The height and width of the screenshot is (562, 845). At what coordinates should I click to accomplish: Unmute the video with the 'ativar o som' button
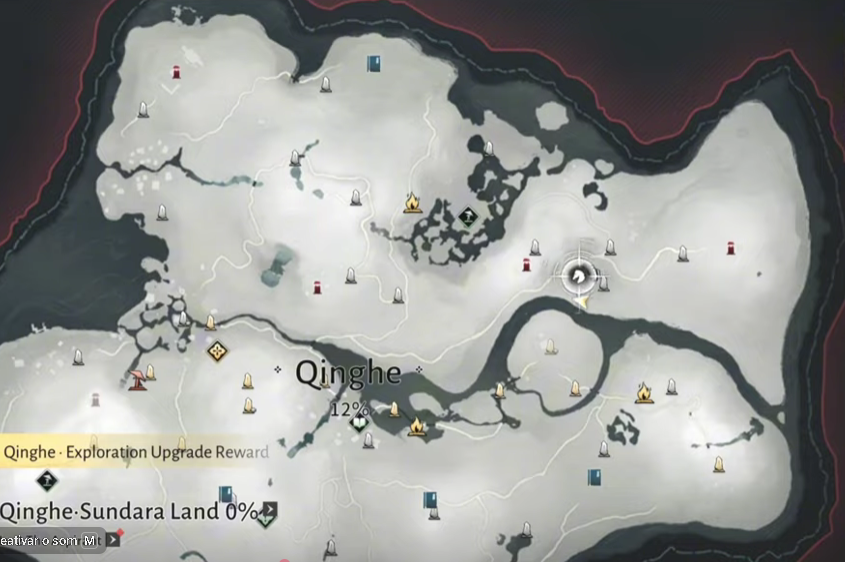click(x=50, y=540)
